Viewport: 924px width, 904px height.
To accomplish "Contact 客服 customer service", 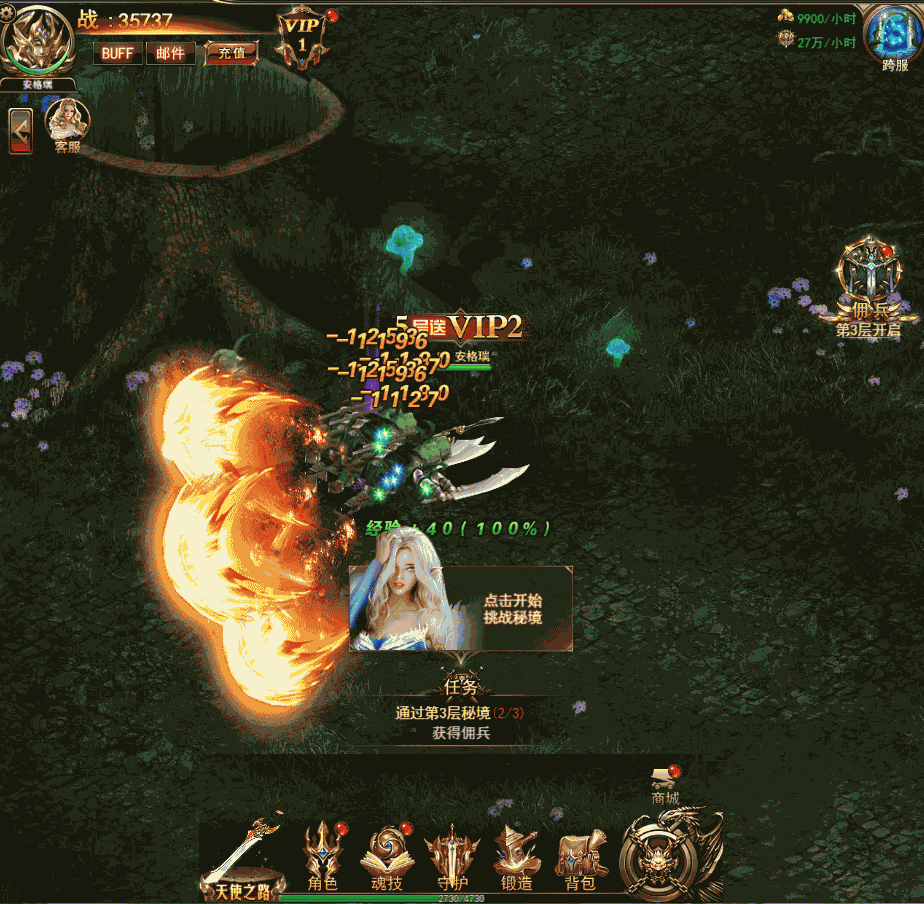I will tap(68, 124).
